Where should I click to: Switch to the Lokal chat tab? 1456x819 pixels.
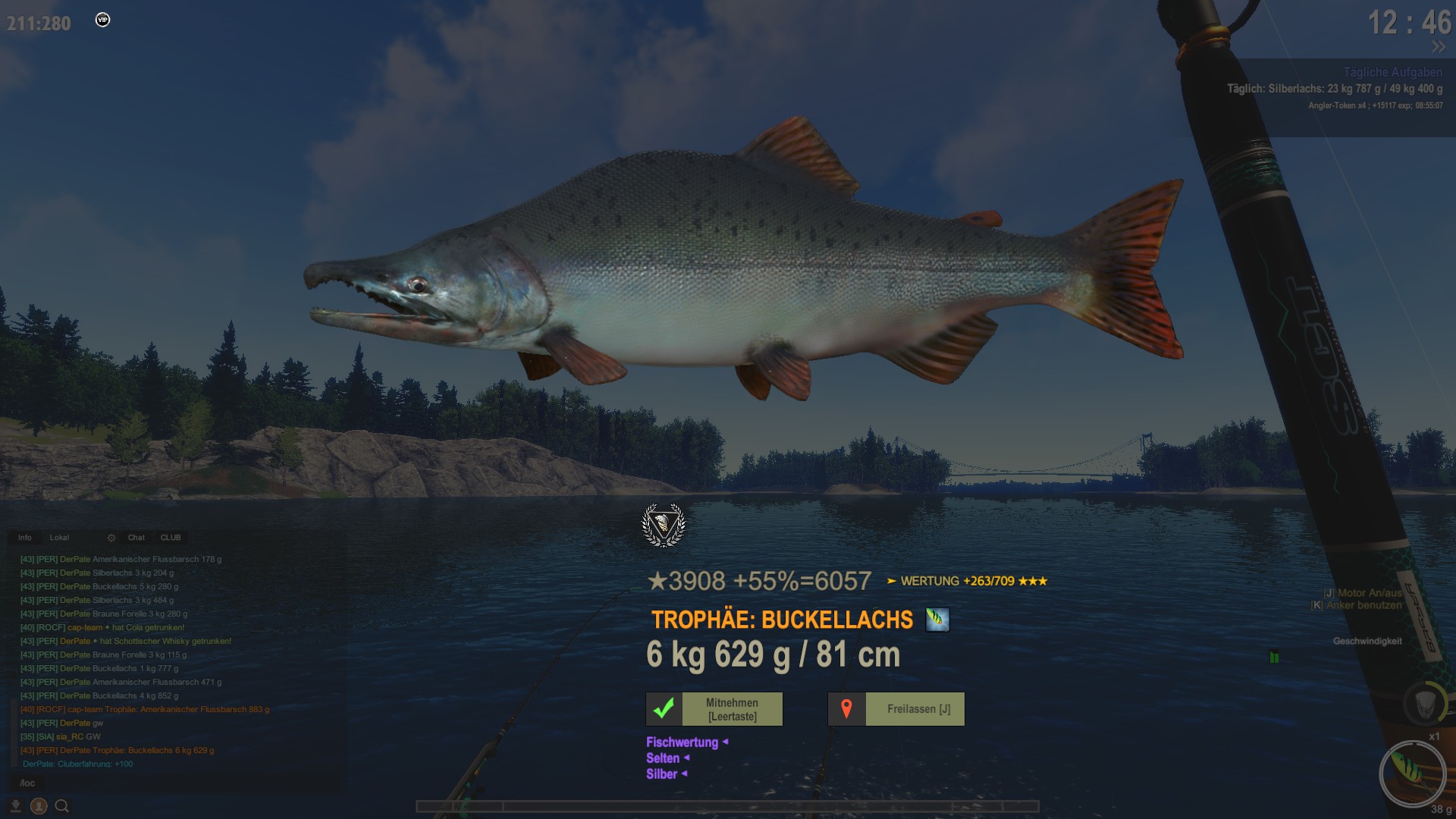click(x=59, y=538)
